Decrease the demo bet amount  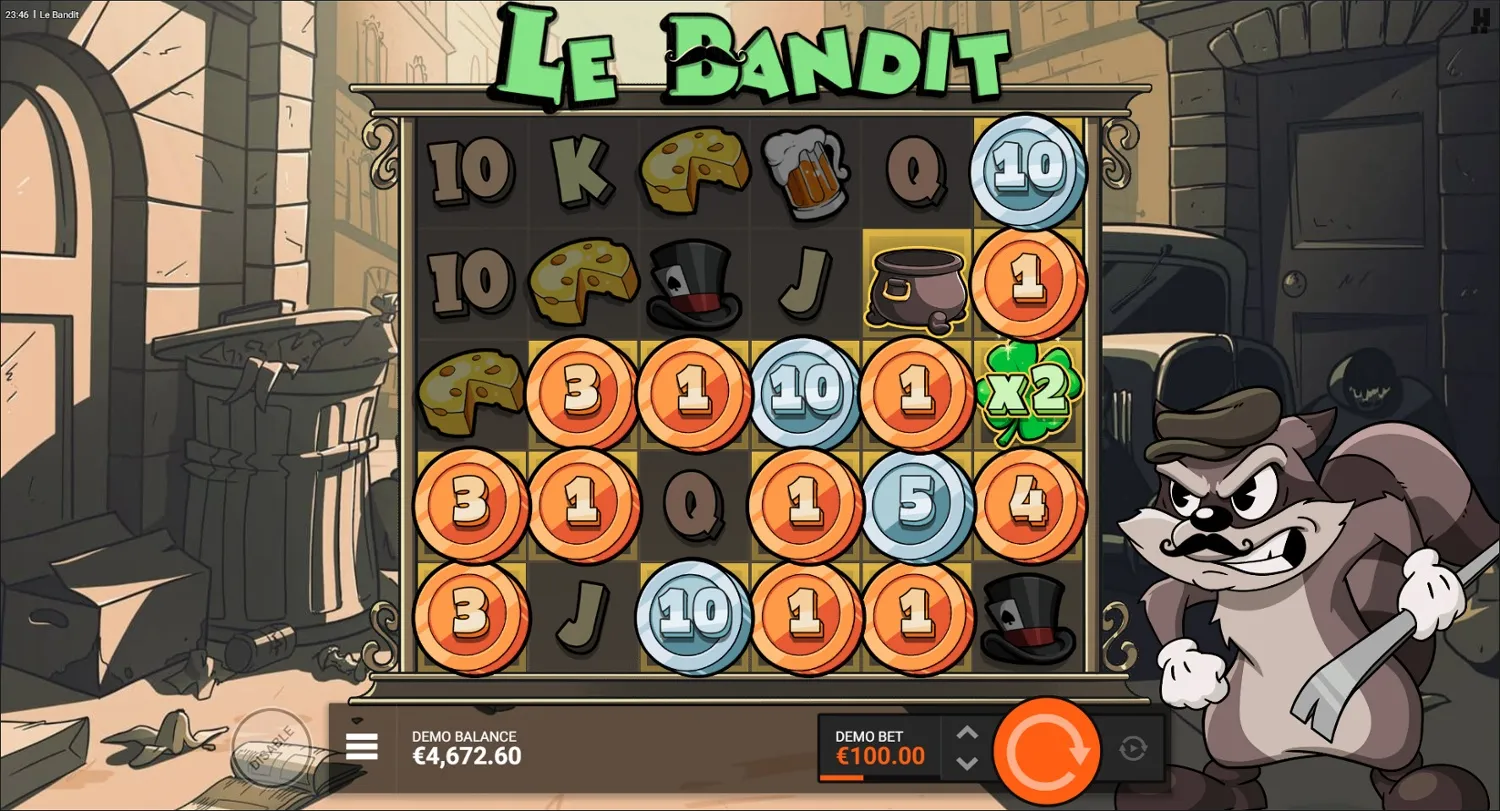tap(966, 762)
